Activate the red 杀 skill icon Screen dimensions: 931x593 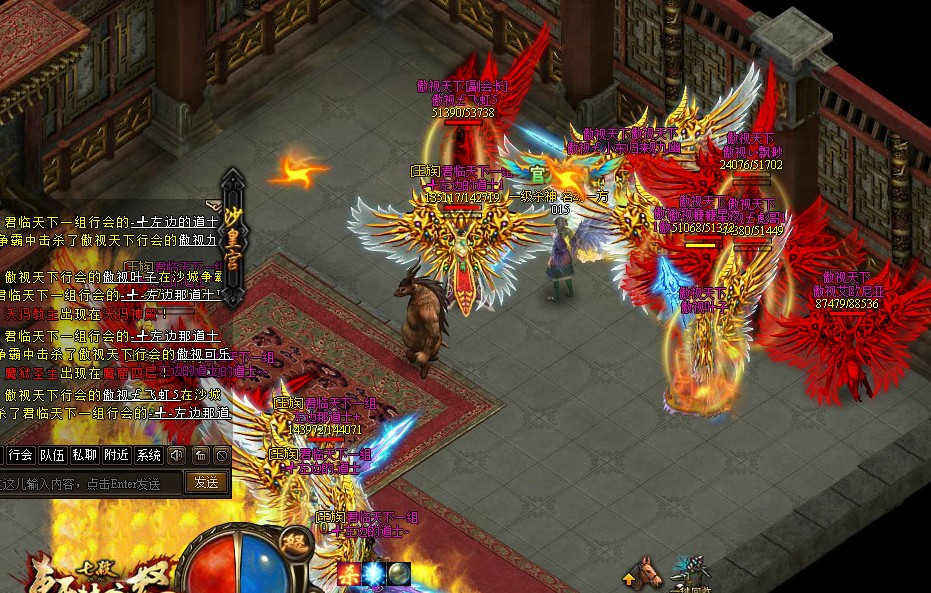pos(349,574)
